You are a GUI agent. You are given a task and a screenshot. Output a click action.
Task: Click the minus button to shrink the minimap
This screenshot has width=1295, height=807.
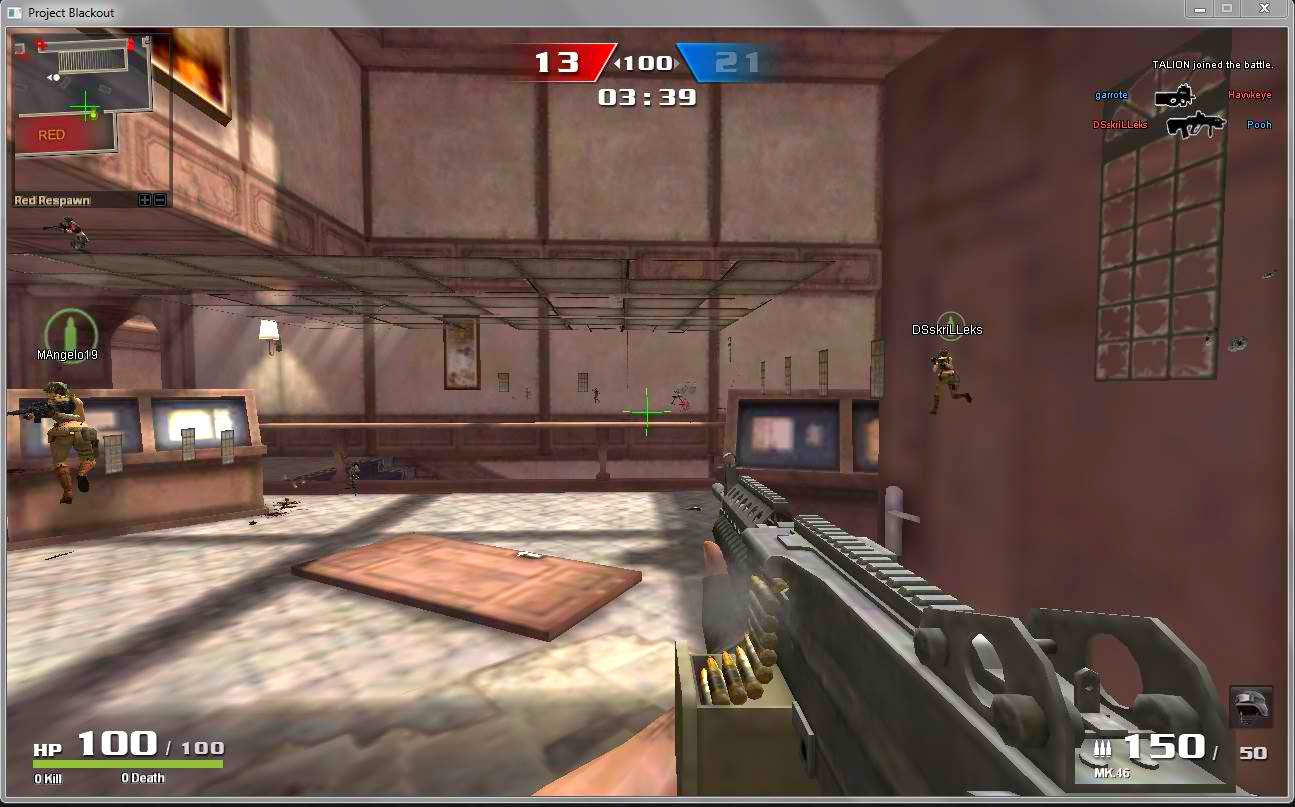tap(159, 199)
